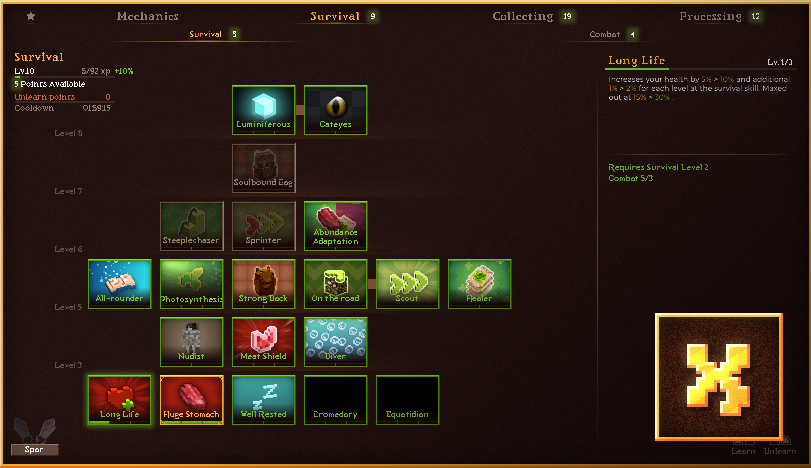
Task: Switch to the Mechanics tab
Action: pos(147,16)
